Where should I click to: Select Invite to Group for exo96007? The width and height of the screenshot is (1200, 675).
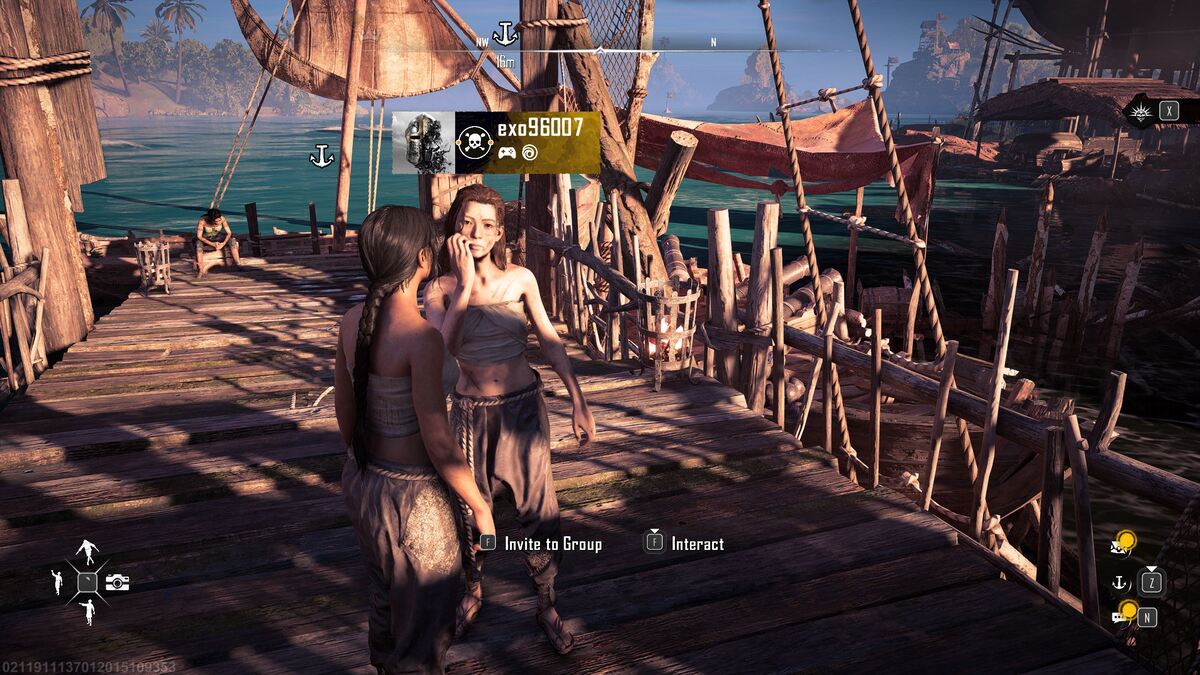coord(552,544)
